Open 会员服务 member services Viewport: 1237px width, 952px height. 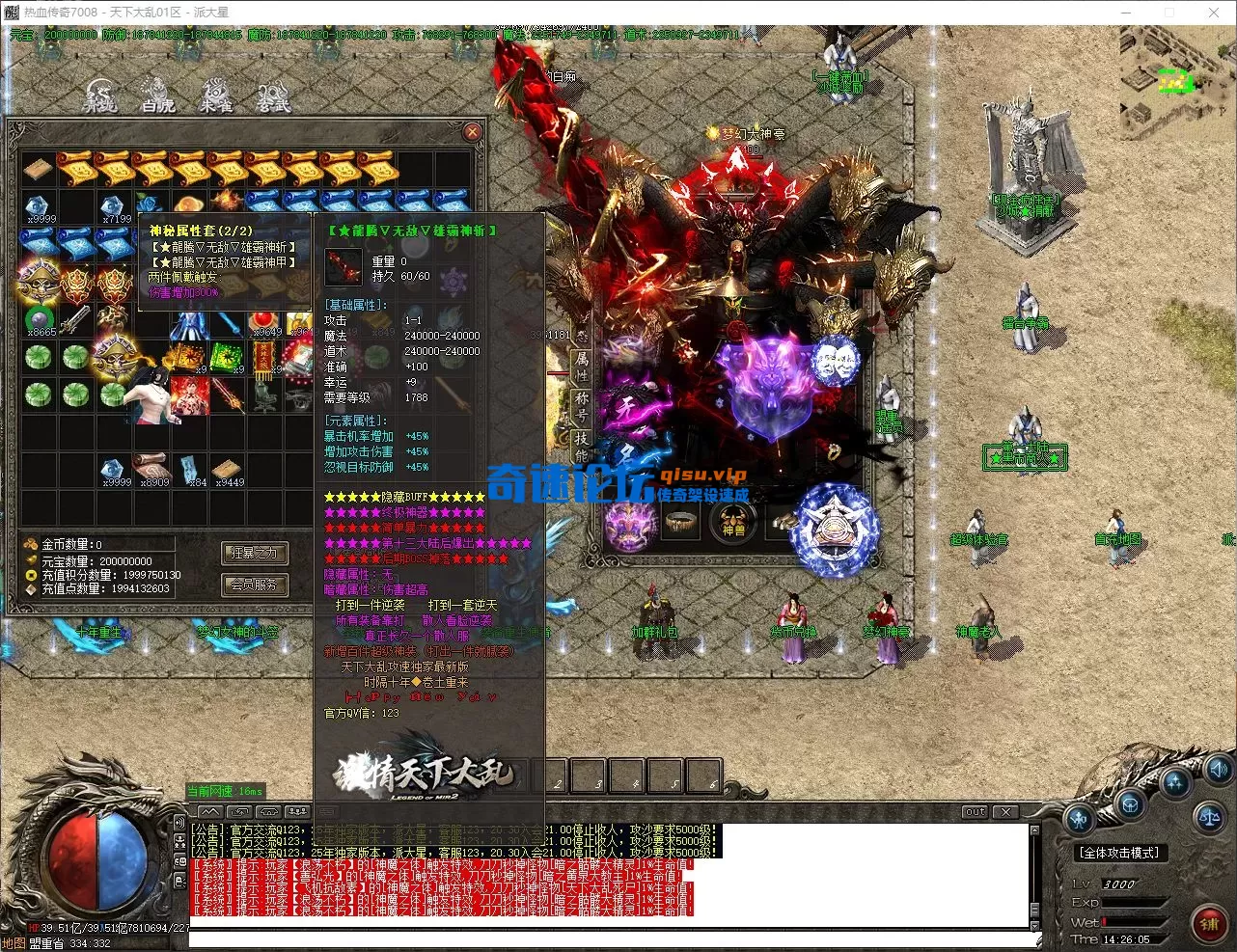[255, 584]
